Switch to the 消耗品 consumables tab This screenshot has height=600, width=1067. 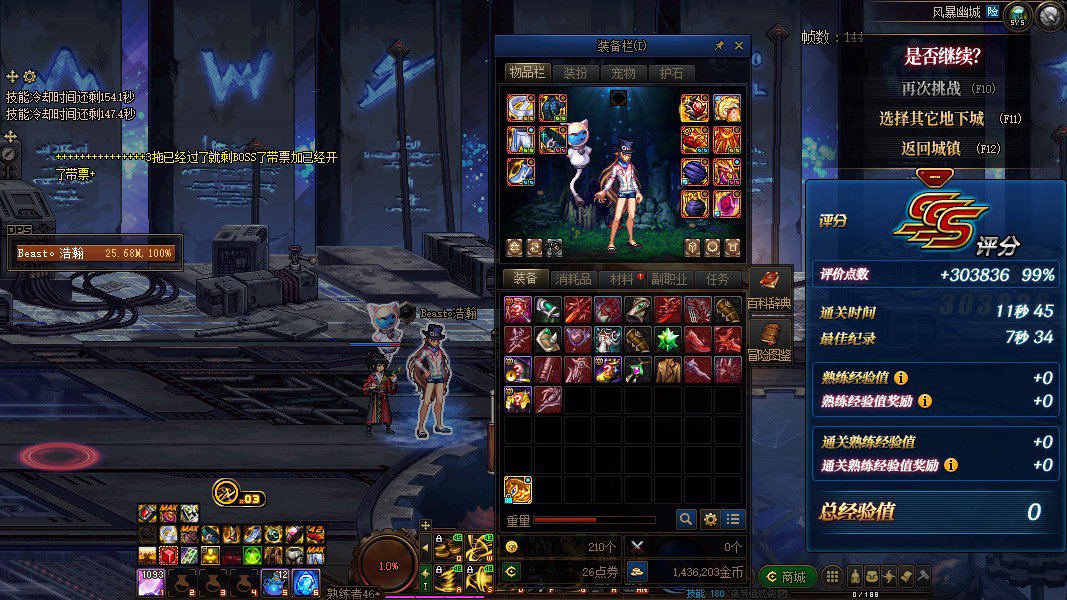click(x=574, y=280)
